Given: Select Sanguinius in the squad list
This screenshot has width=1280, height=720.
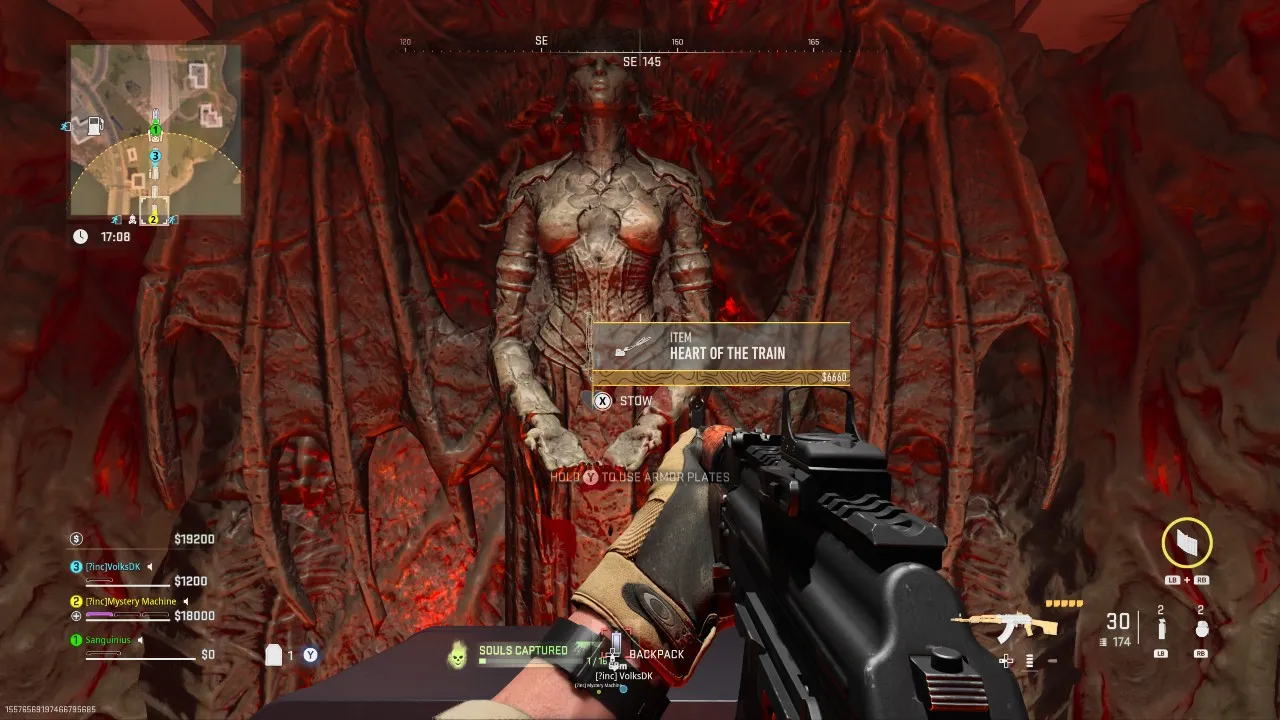Looking at the screenshot, I should (x=108, y=640).
